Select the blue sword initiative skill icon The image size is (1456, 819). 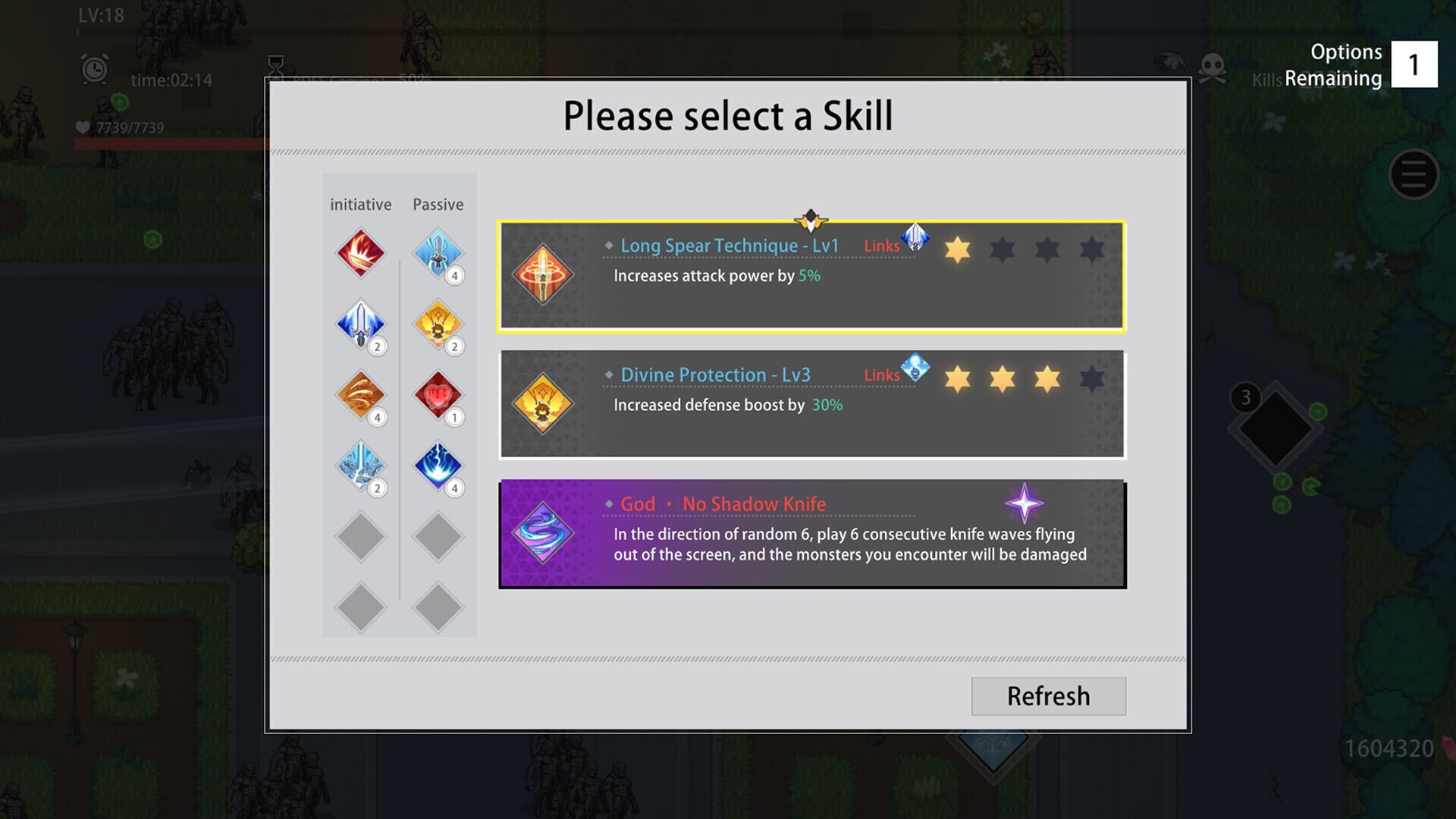point(360,324)
